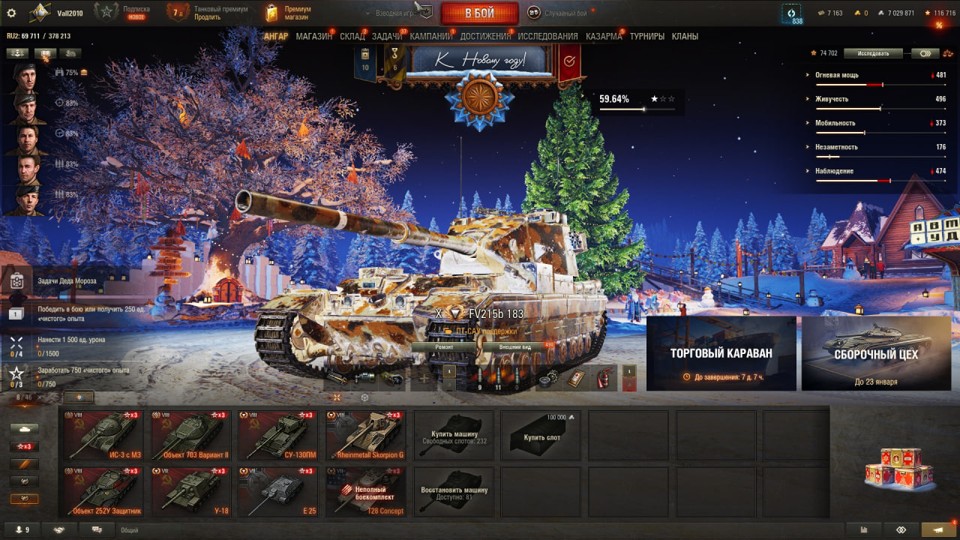Start battle with the В БОЙ button
The image size is (960, 540).
[x=479, y=13]
